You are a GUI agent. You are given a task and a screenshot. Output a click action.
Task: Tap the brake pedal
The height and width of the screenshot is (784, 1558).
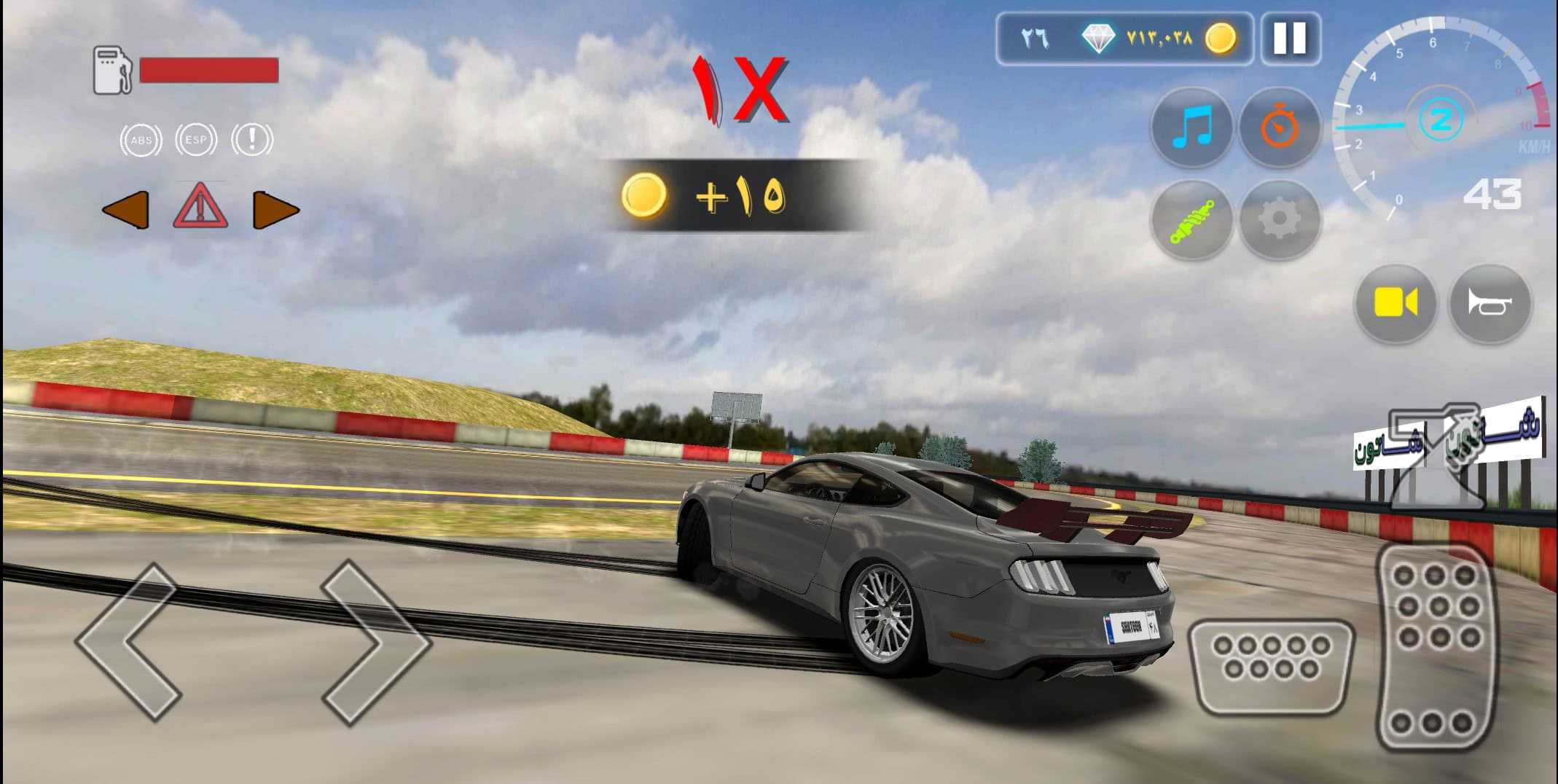pyautogui.click(x=1271, y=665)
